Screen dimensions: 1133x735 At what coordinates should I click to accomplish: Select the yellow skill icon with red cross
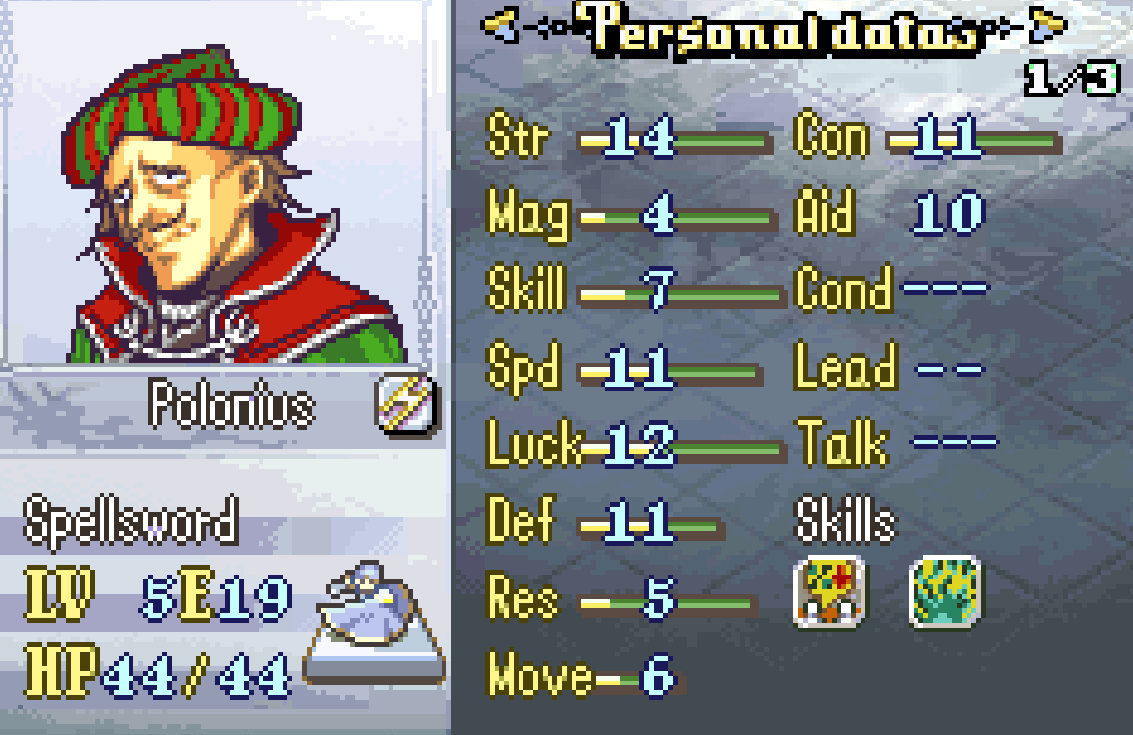point(830,592)
